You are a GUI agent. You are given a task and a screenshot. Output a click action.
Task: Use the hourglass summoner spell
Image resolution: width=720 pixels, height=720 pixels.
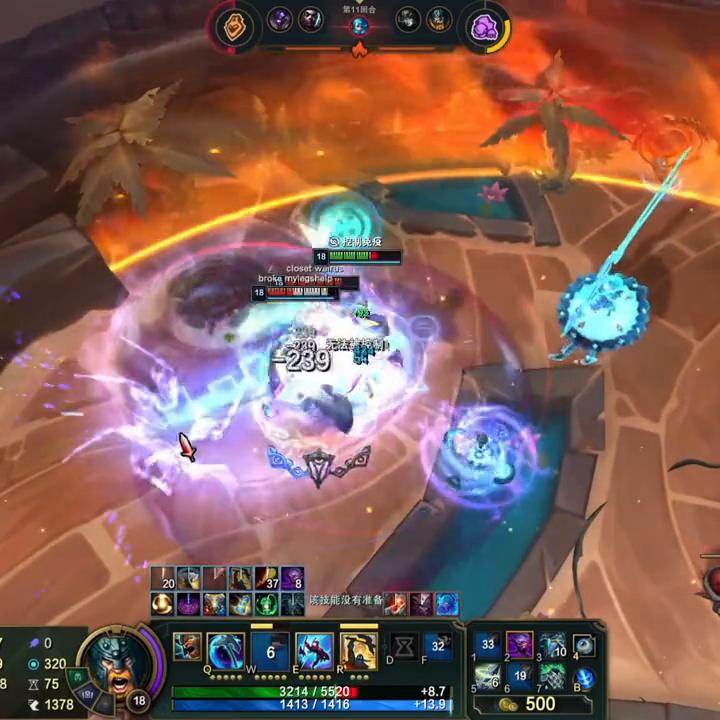click(x=405, y=647)
